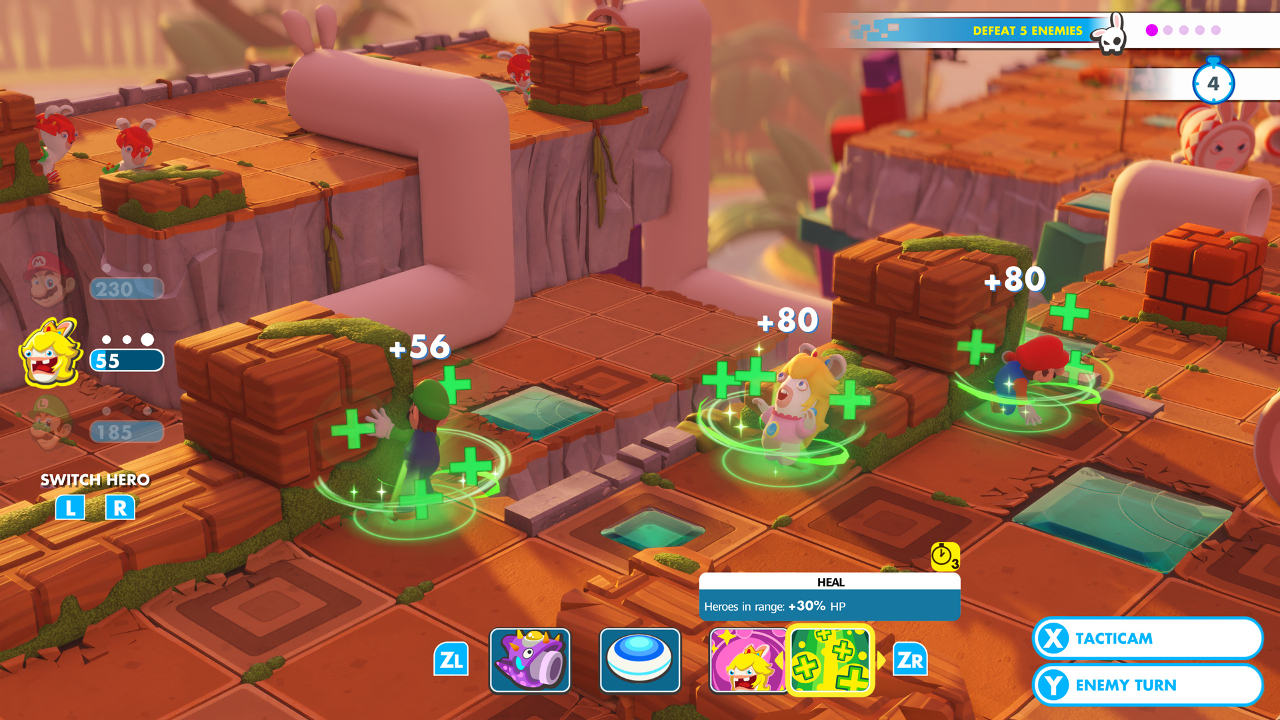Viewport: 1280px width, 720px height.
Task: Open the Sentry gadget icon
Action: point(639,659)
